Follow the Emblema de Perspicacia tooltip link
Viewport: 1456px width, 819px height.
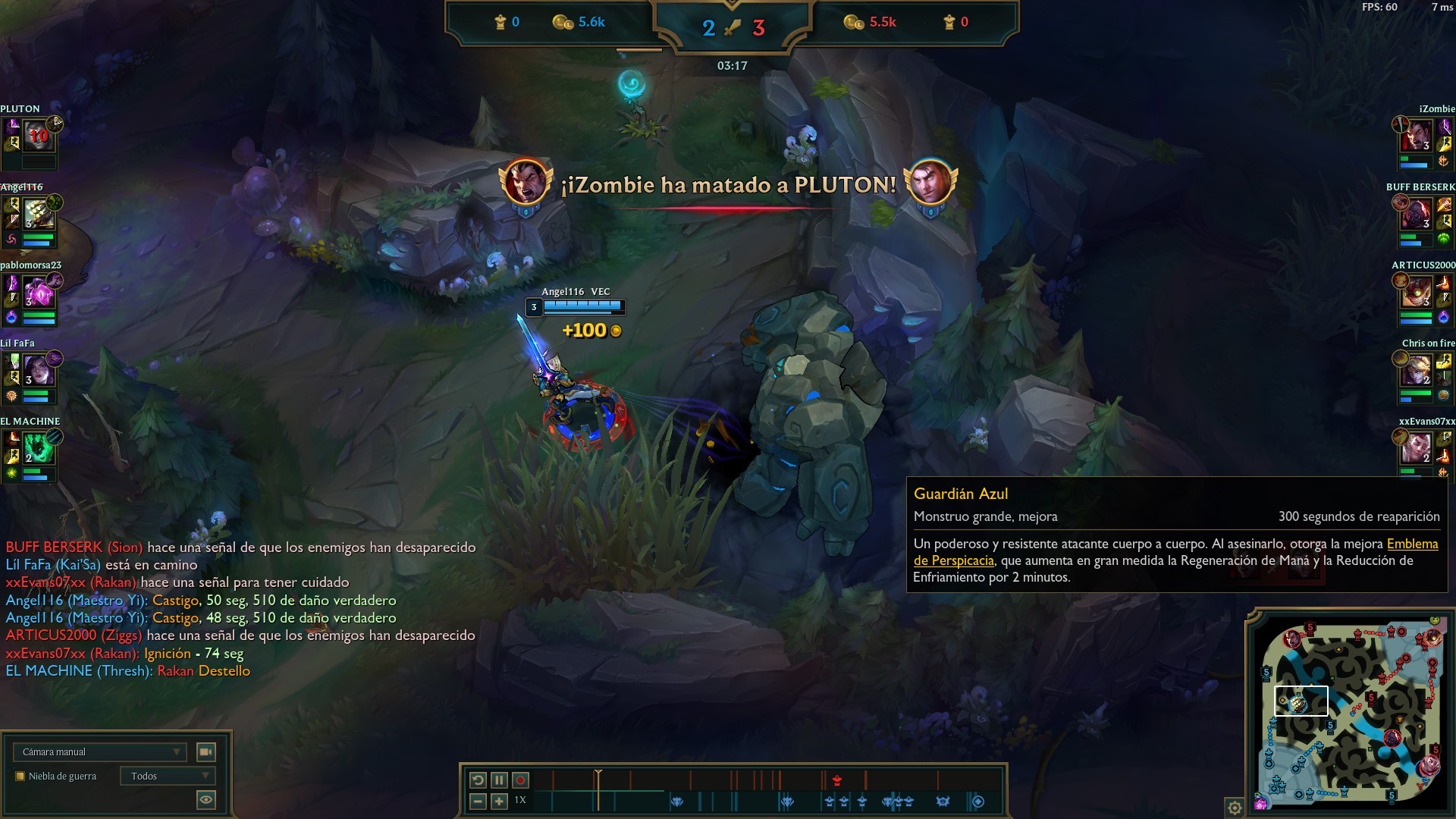(x=1412, y=544)
